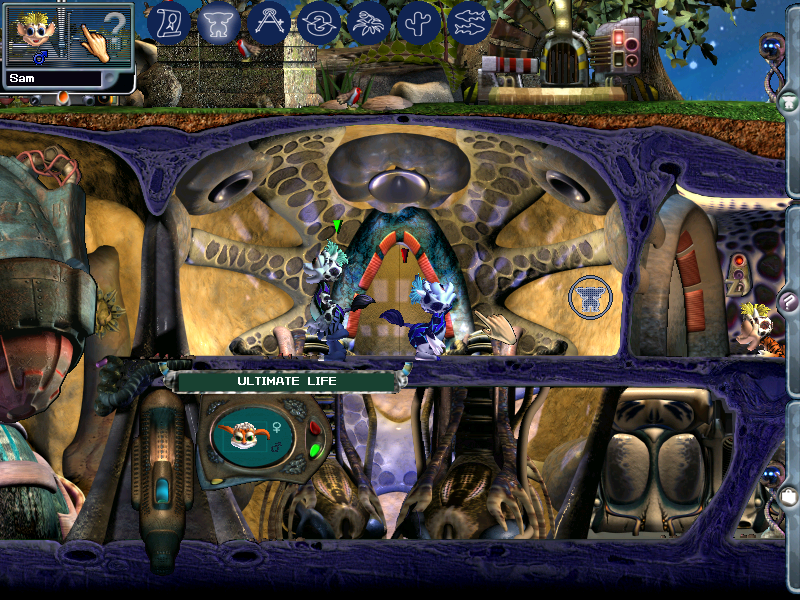
Task: Select the male symbol on the machine screen
Action: pos(274,448)
